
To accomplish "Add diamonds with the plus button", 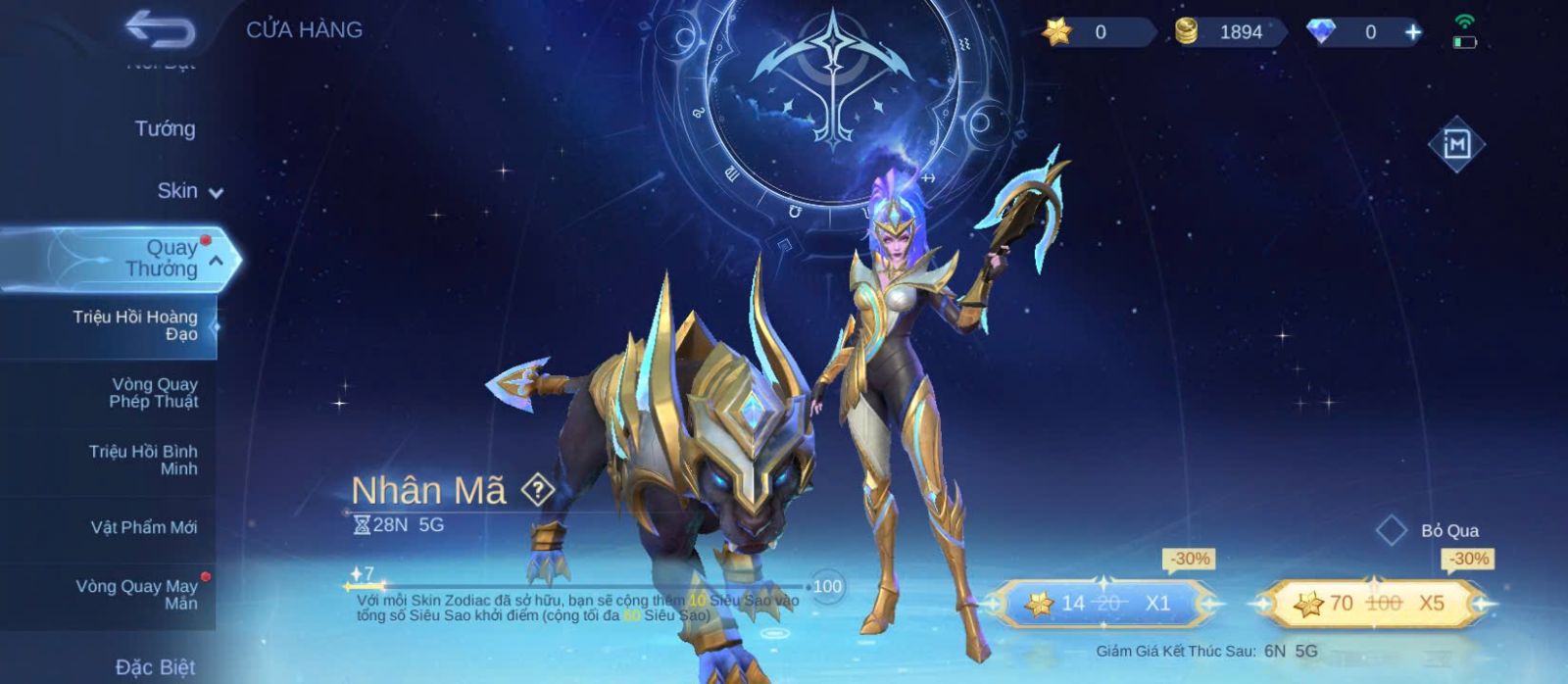I will pyautogui.click(x=1413, y=32).
